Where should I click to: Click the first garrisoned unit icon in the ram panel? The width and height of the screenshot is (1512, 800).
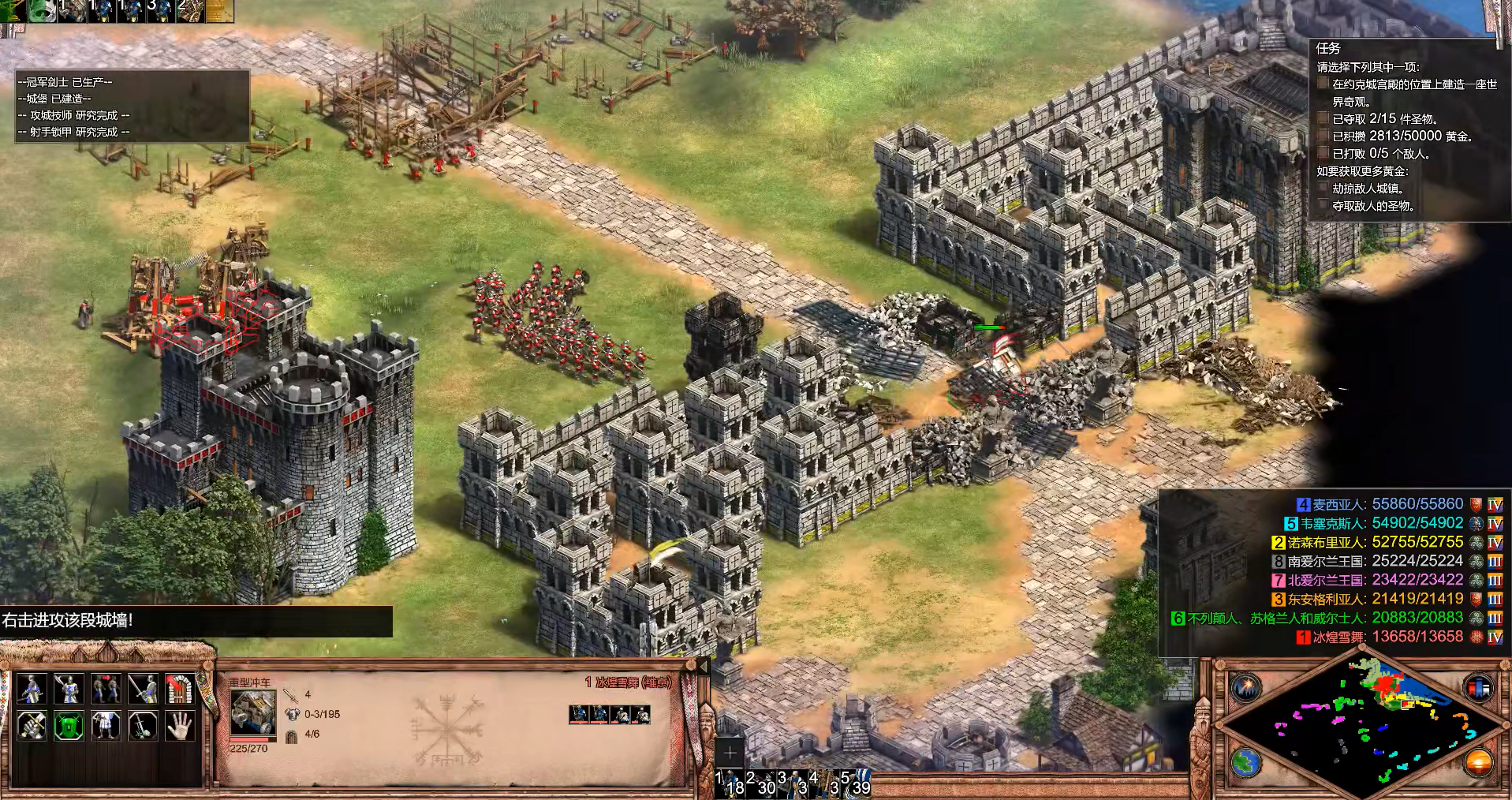[579, 715]
